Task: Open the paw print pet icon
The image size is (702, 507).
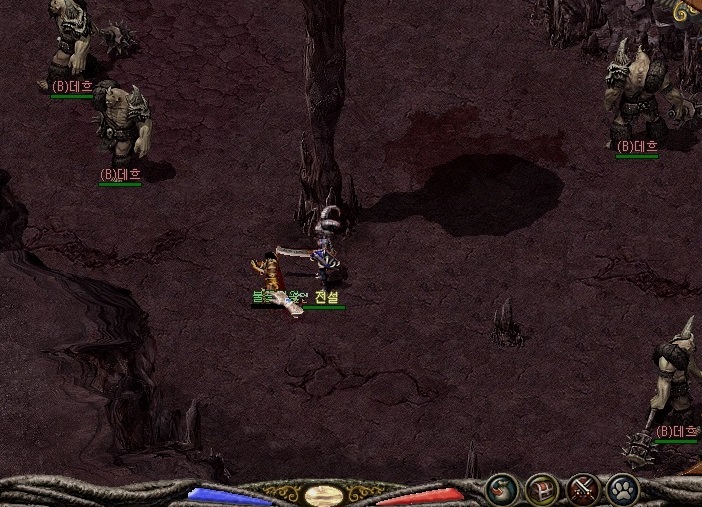Action: tap(622, 489)
